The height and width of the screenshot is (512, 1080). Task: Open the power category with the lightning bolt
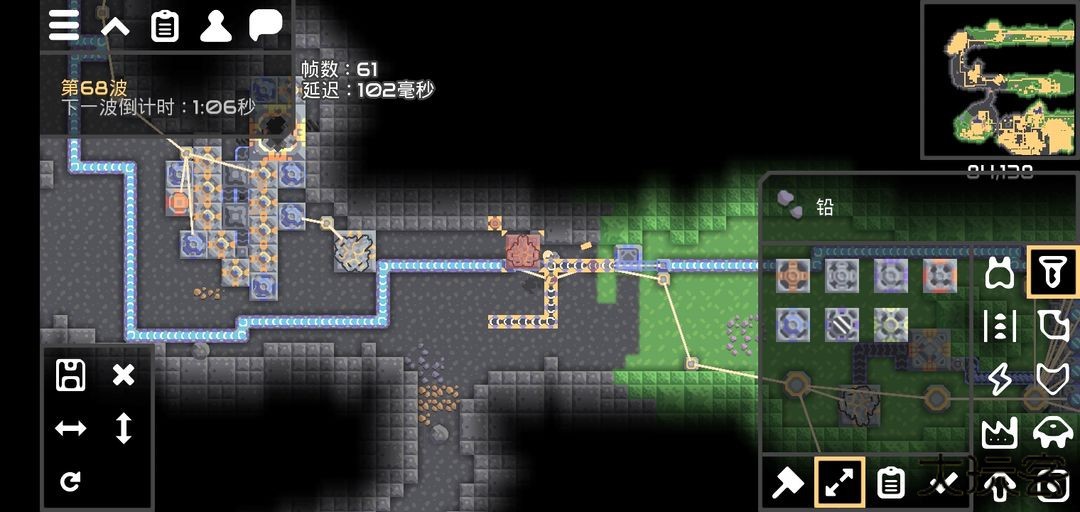pyautogui.click(x=999, y=379)
